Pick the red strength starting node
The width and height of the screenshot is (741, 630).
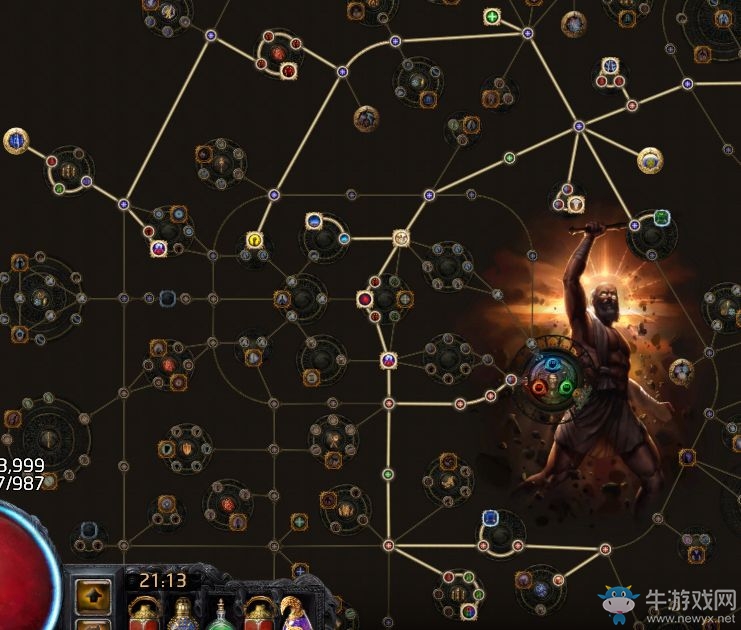pyautogui.click(x=539, y=387)
